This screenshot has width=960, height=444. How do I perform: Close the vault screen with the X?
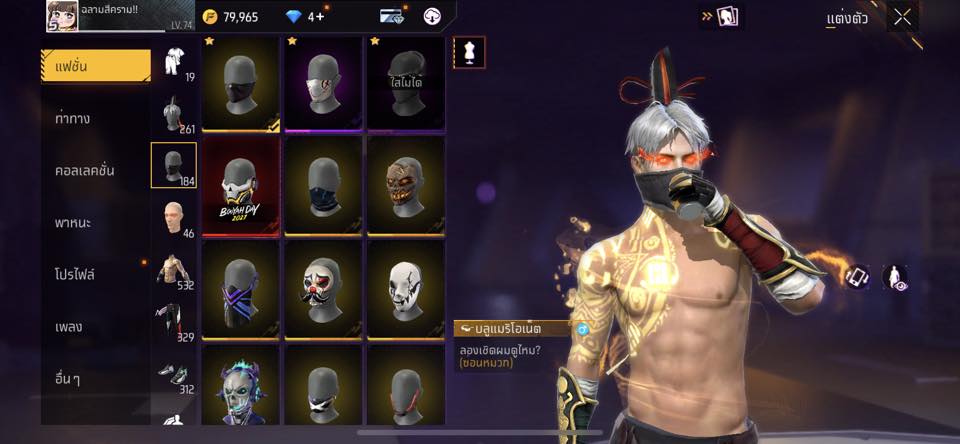[903, 17]
